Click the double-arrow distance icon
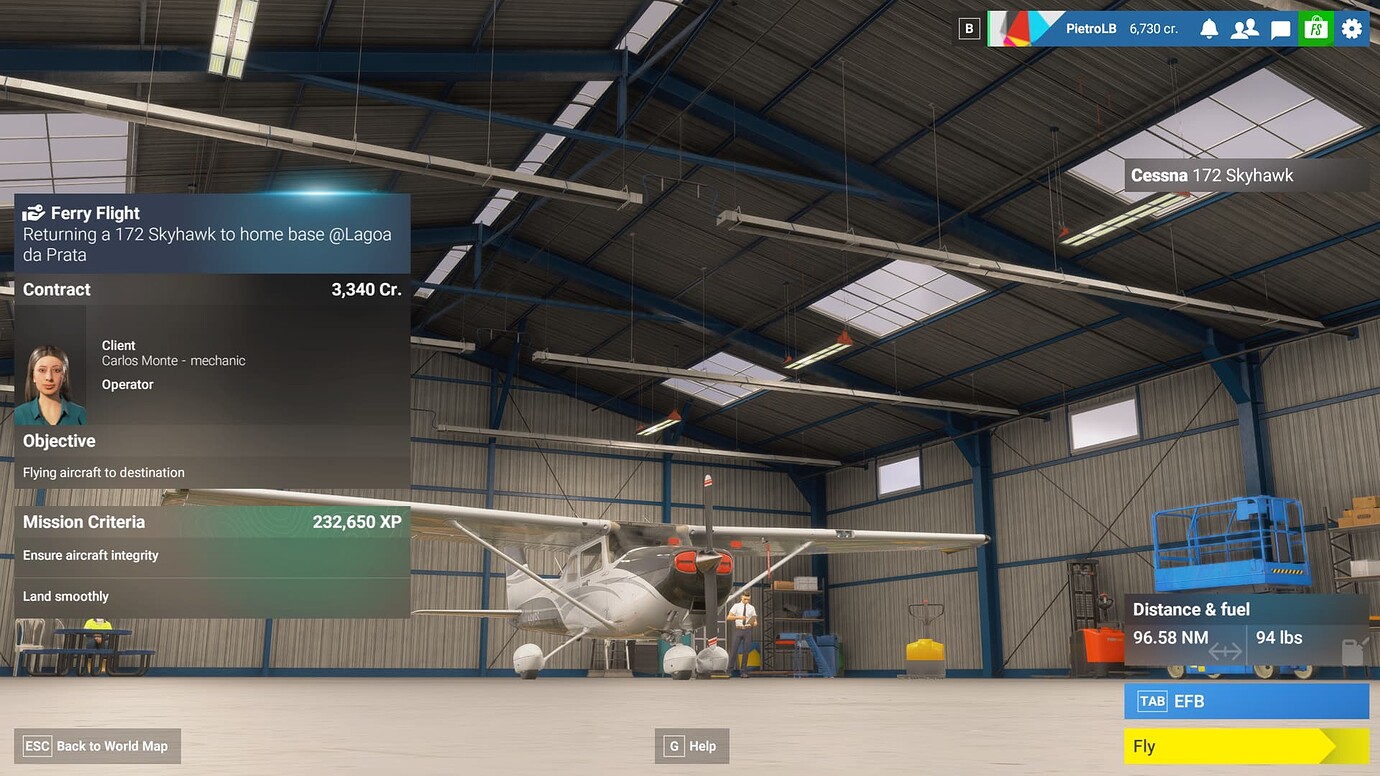The width and height of the screenshot is (1380, 776). (1224, 651)
